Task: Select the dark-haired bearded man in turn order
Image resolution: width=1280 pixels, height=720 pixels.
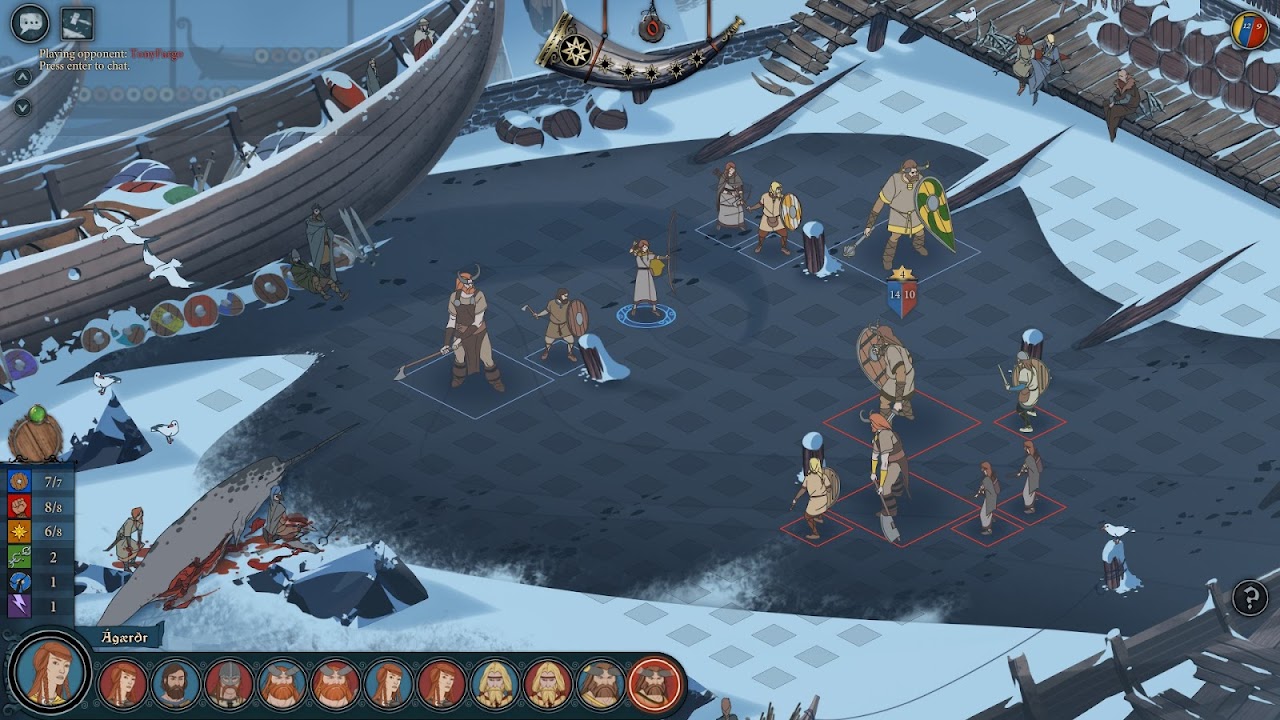Action: (176, 684)
